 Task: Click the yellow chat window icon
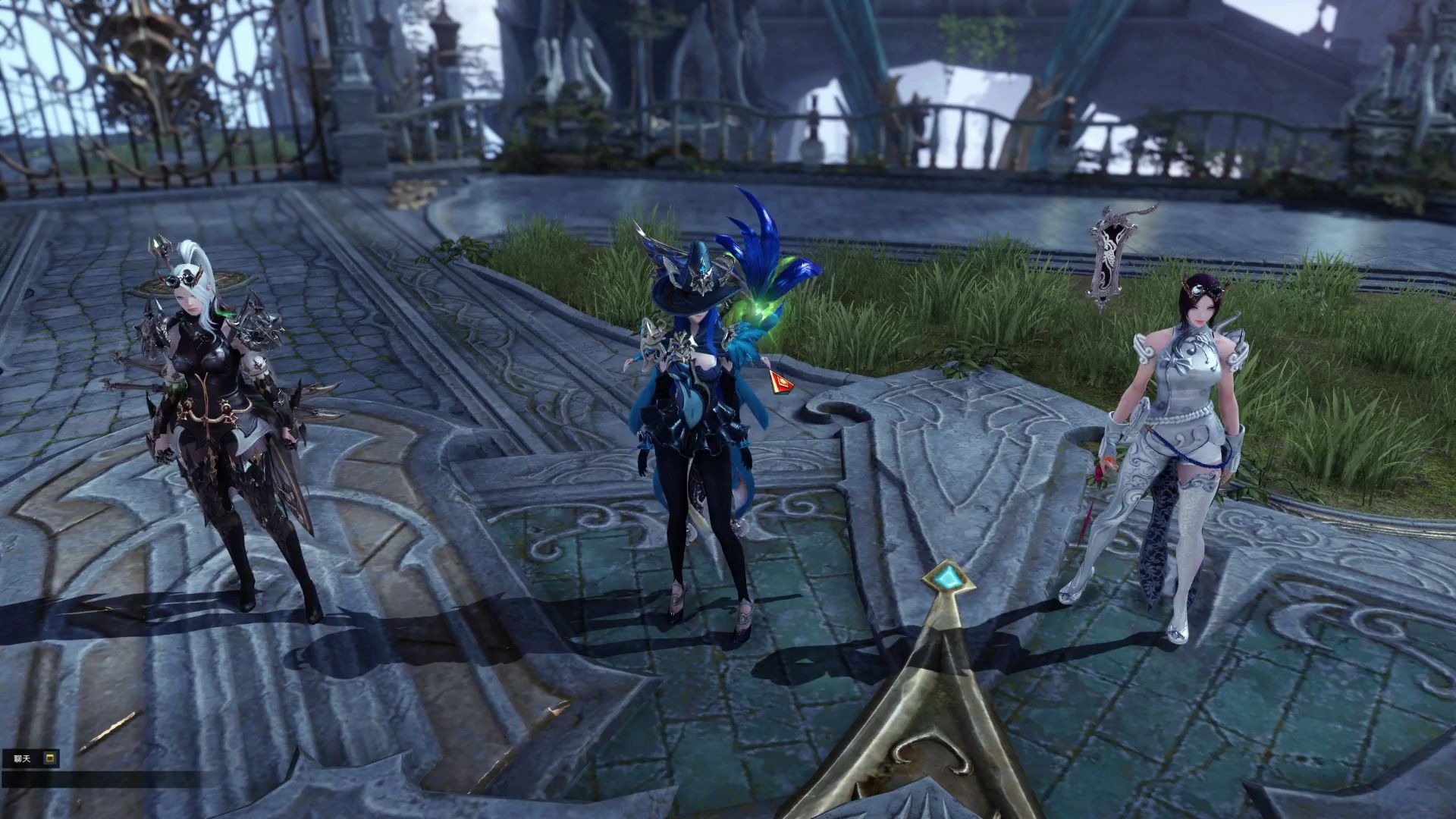[x=50, y=758]
